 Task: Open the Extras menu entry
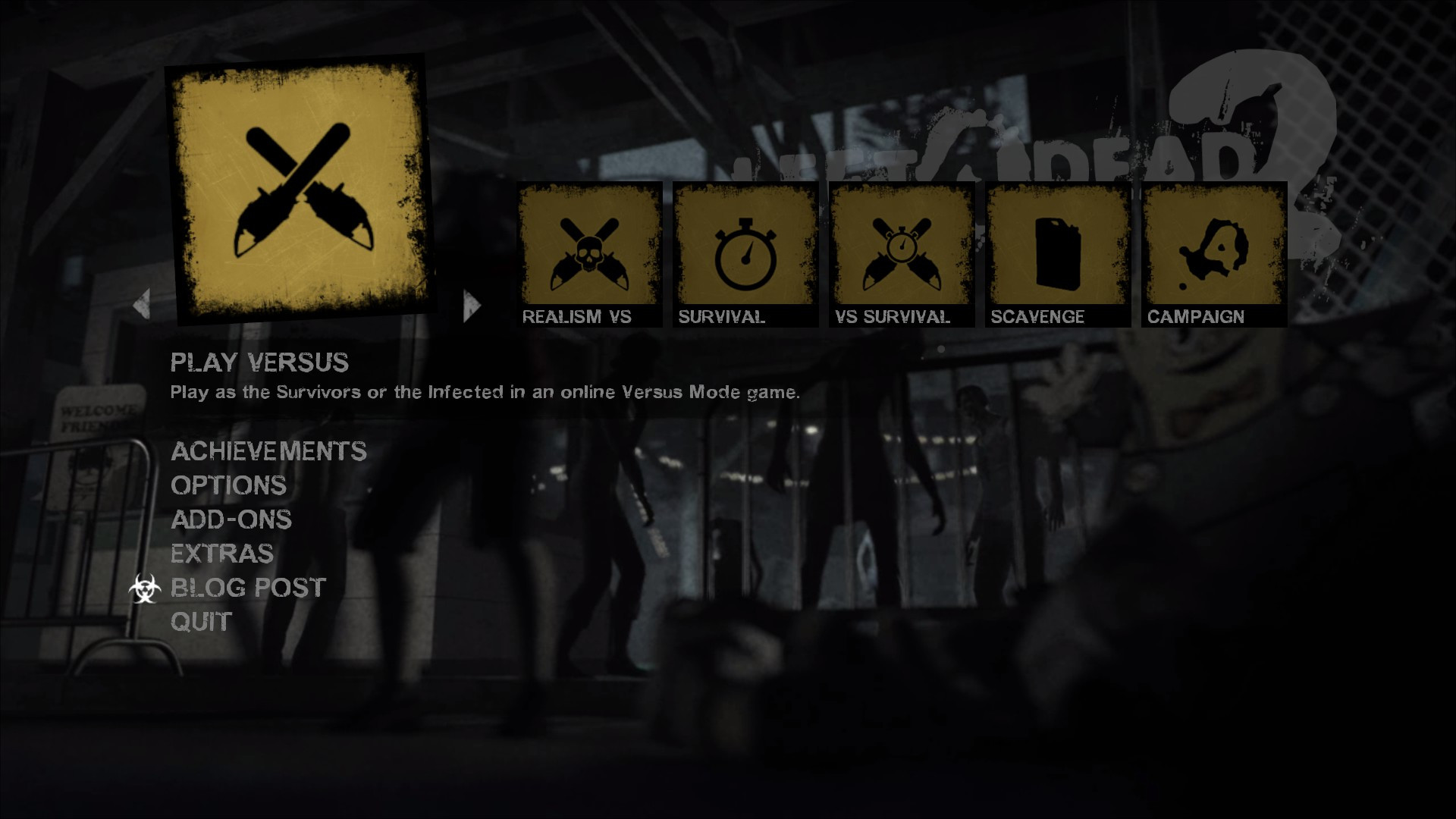pos(222,554)
